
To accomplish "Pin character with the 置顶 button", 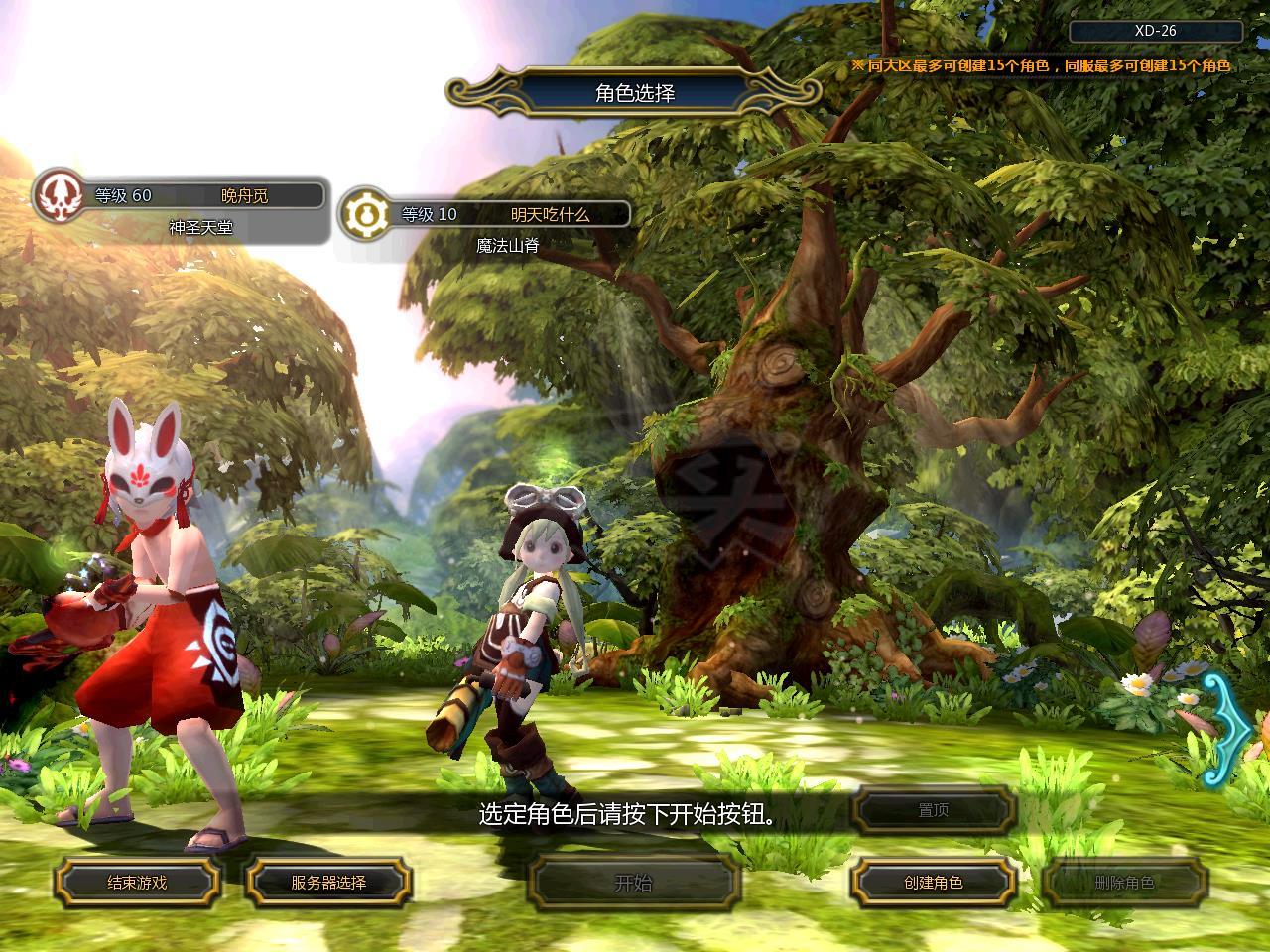I will [934, 811].
